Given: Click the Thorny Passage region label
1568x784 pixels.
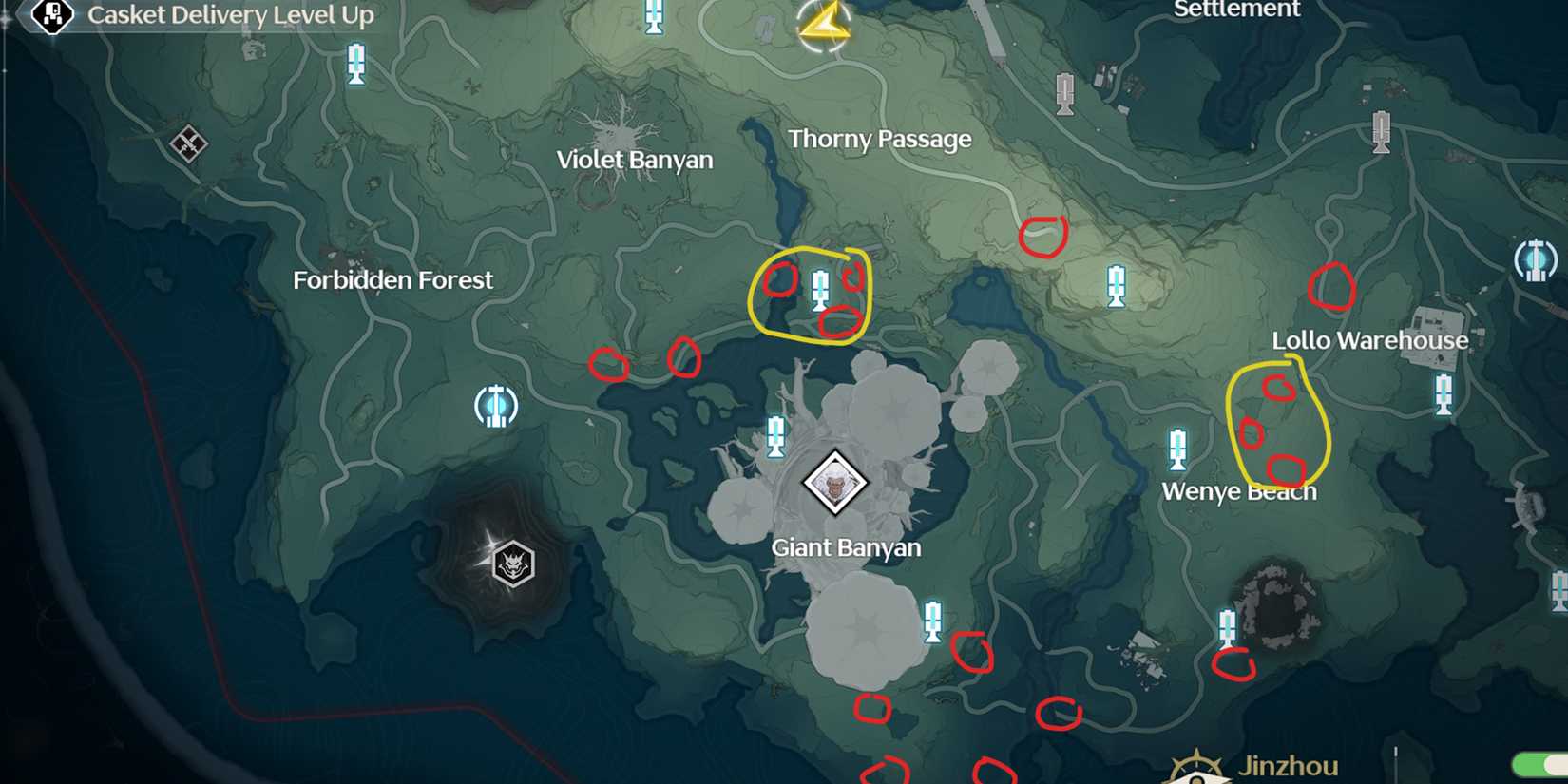Looking at the screenshot, I should click(x=882, y=139).
